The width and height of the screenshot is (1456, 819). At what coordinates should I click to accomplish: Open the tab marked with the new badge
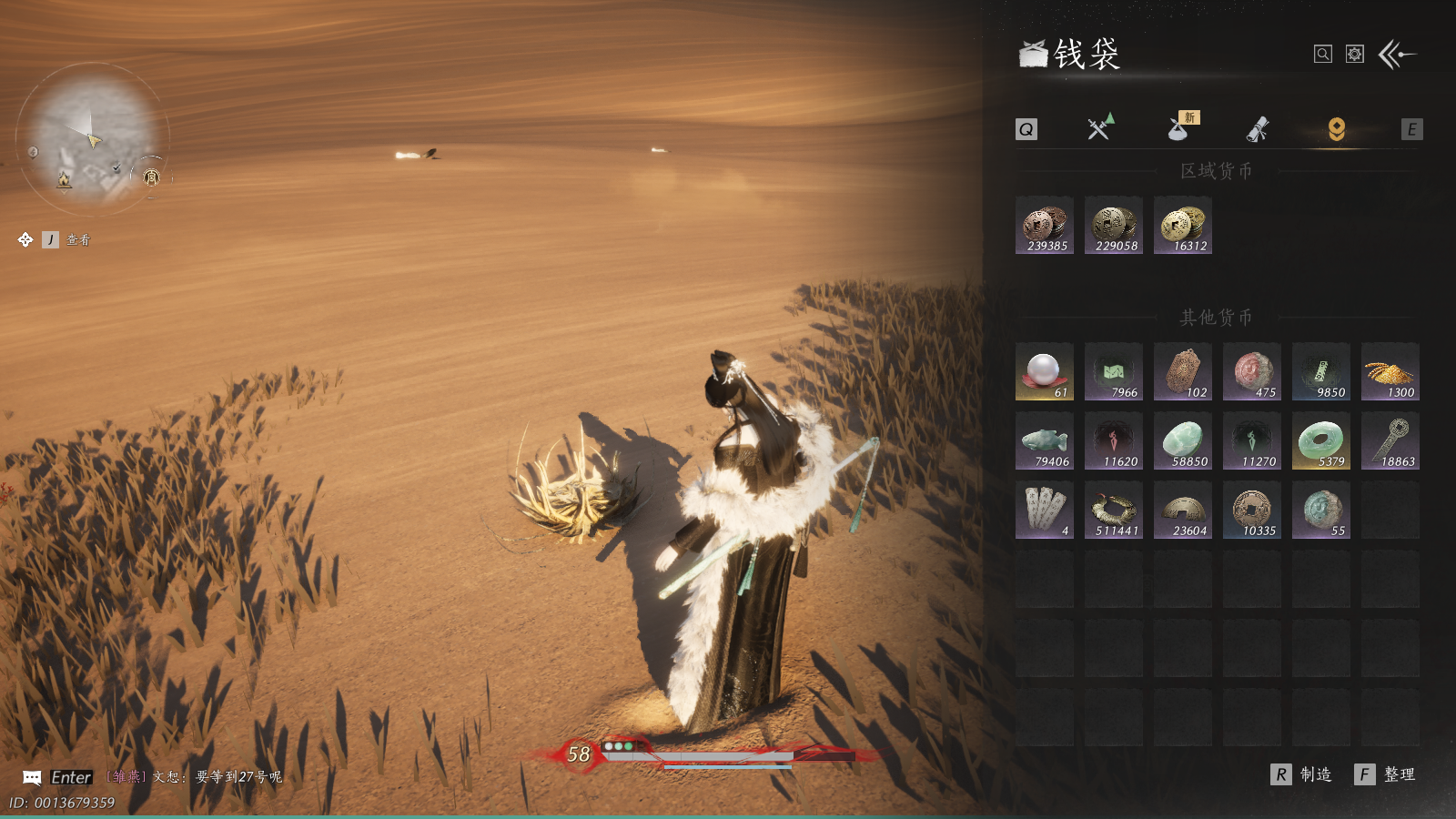pyautogui.click(x=1180, y=128)
